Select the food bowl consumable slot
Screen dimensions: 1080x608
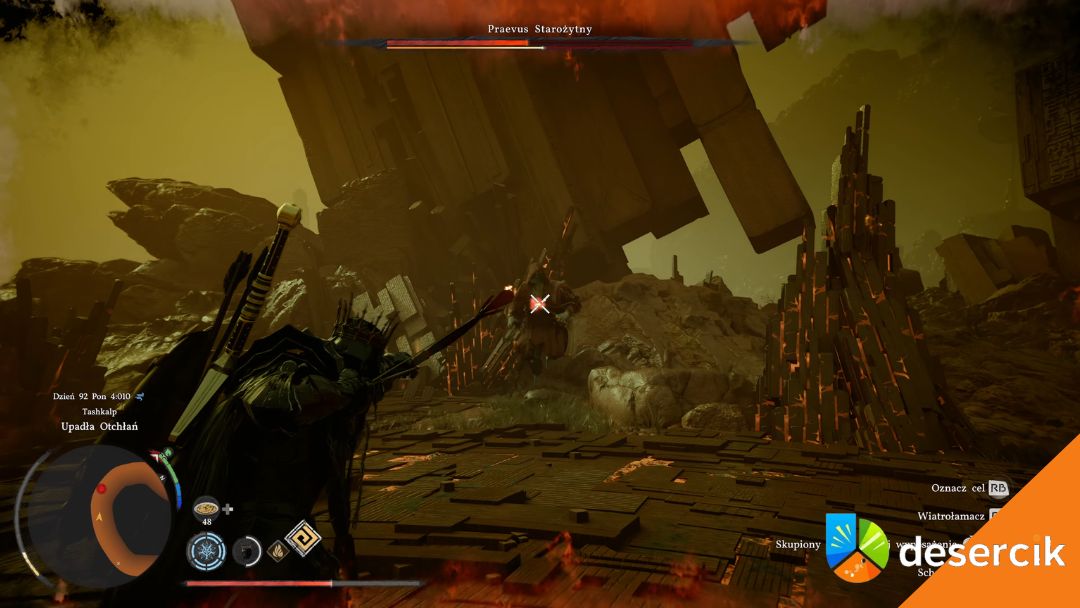click(x=206, y=507)
